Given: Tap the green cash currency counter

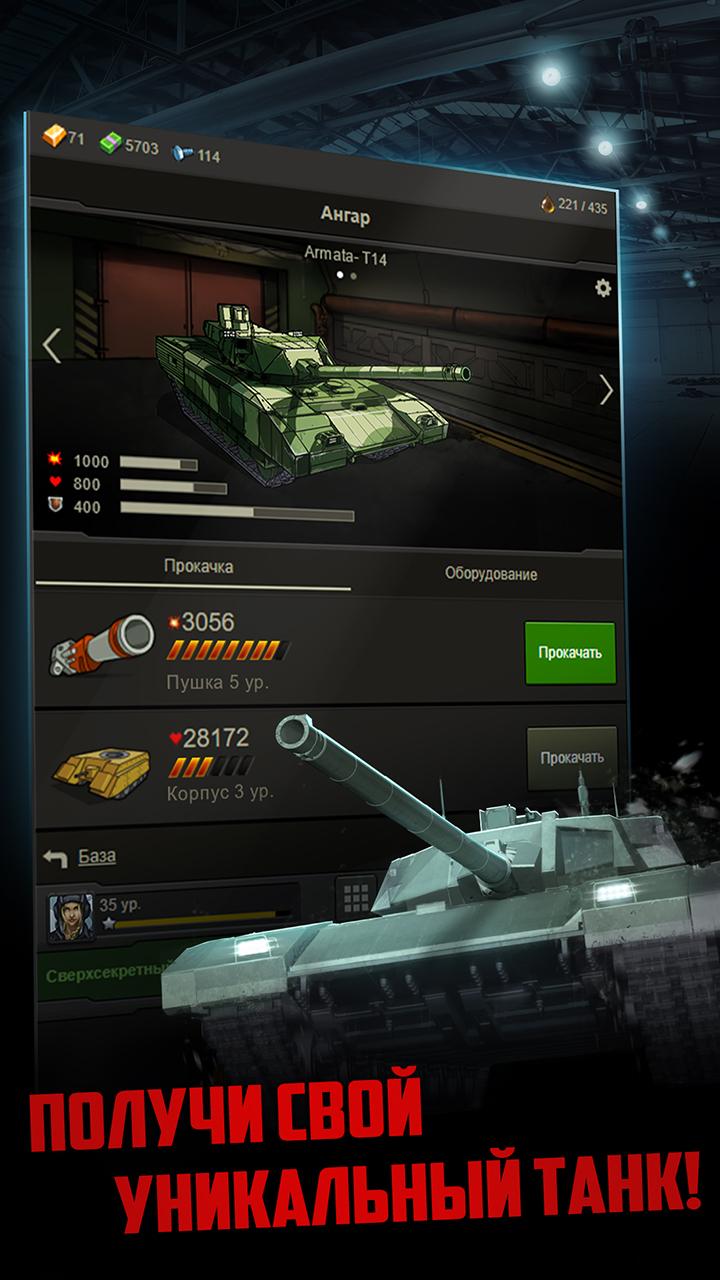Looking at the screenshot, I should (x=130, y=147).
